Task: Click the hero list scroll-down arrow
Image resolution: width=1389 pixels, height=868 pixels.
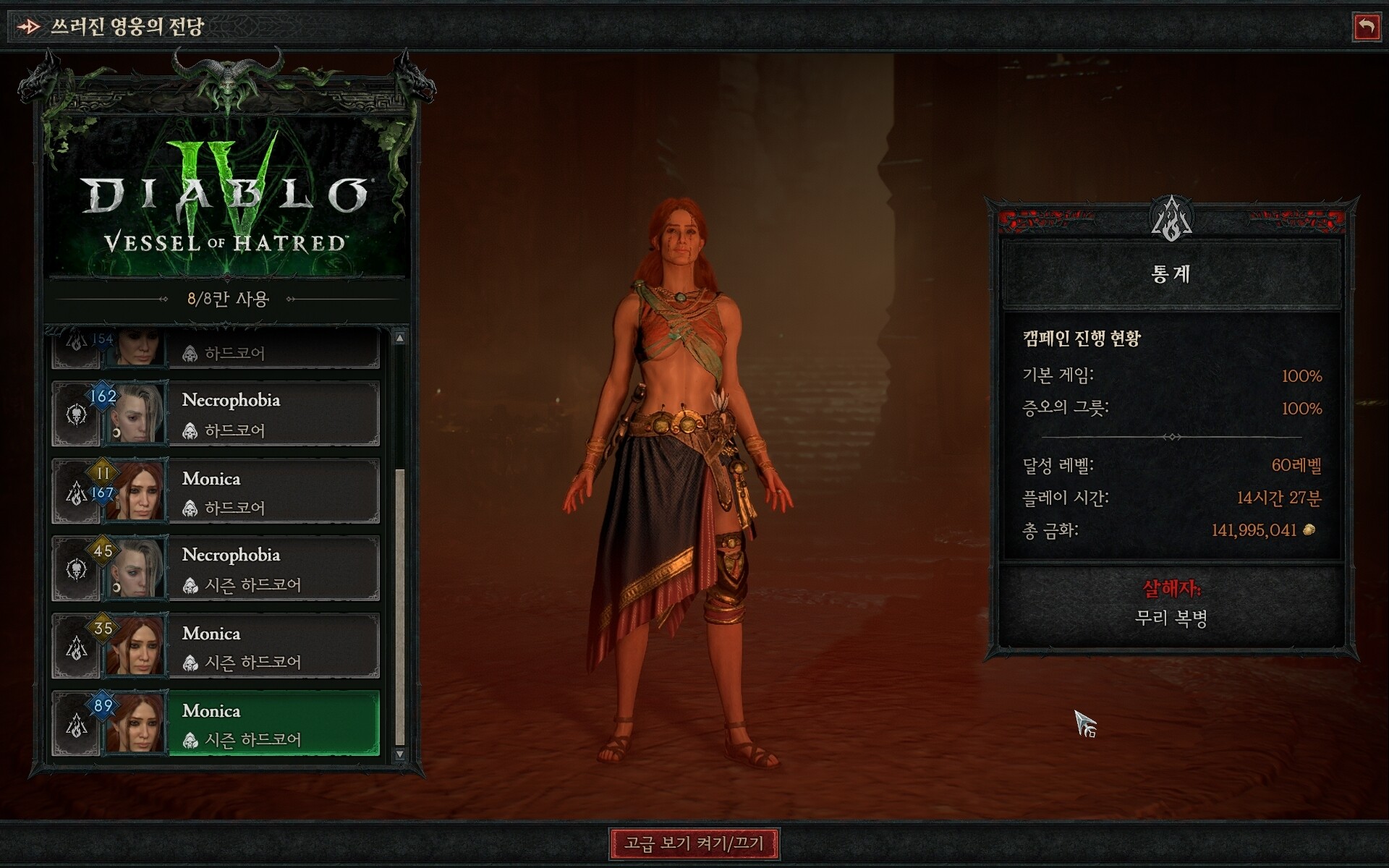Action: point(400,754)
